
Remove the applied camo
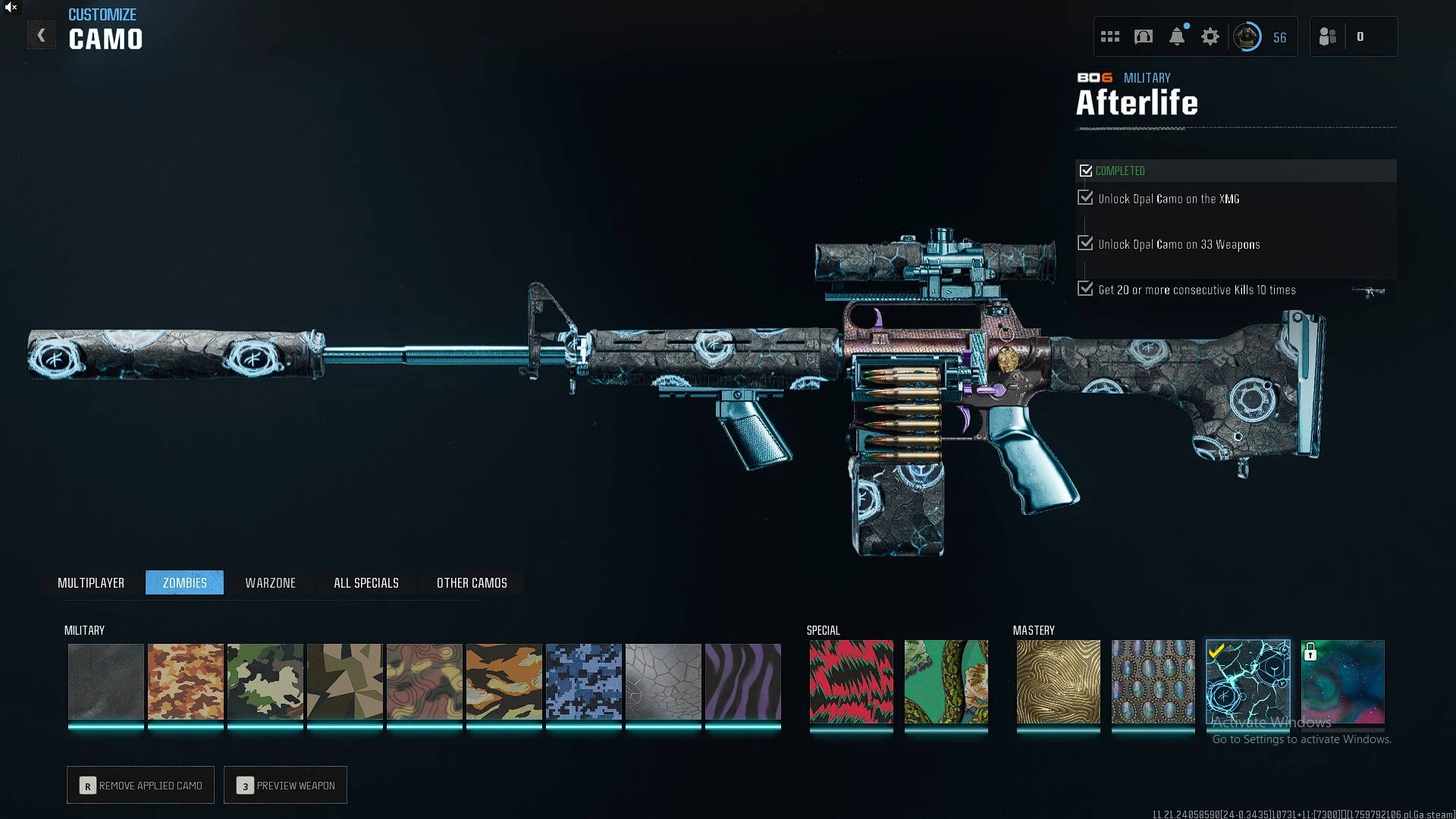(141, 785)
